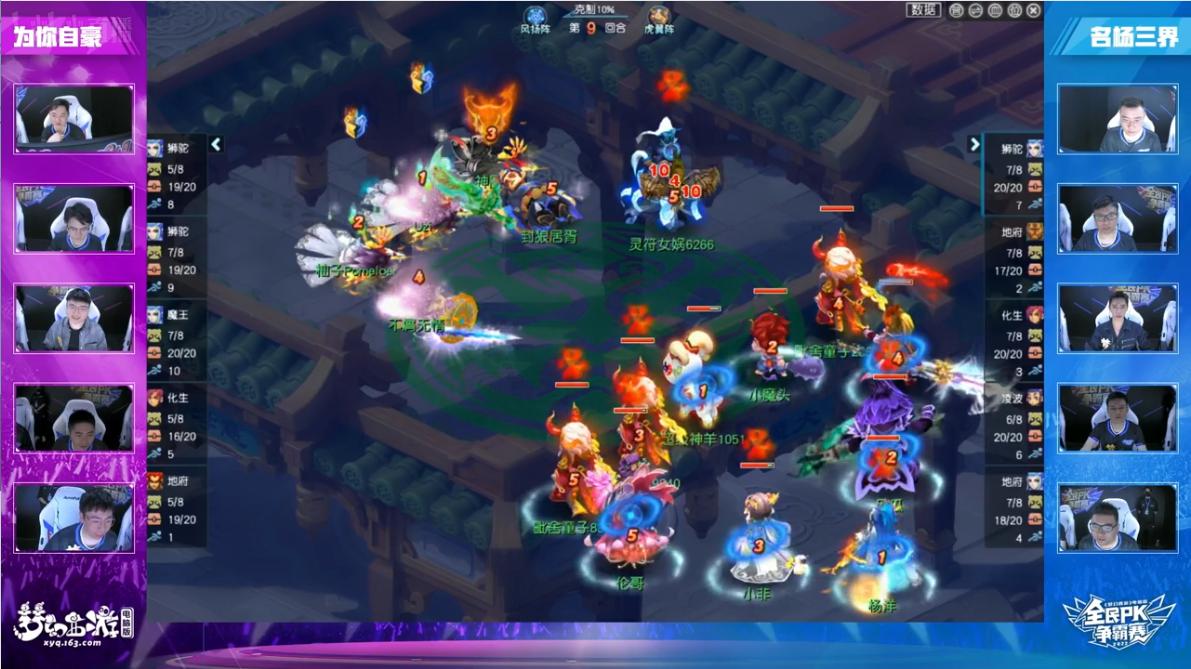Open the top webcam feed under 为你自豪

(74, 118)
